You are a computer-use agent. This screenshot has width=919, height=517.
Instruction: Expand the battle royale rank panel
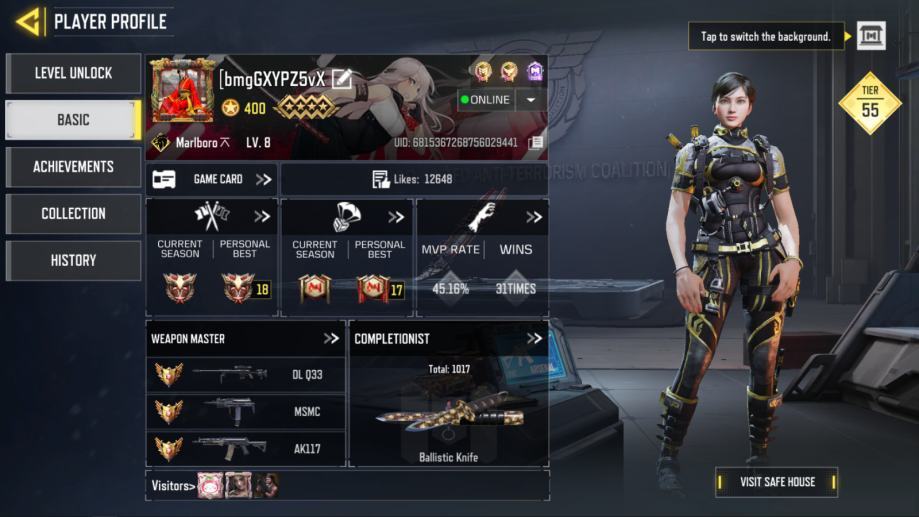[x=396, y=216]
